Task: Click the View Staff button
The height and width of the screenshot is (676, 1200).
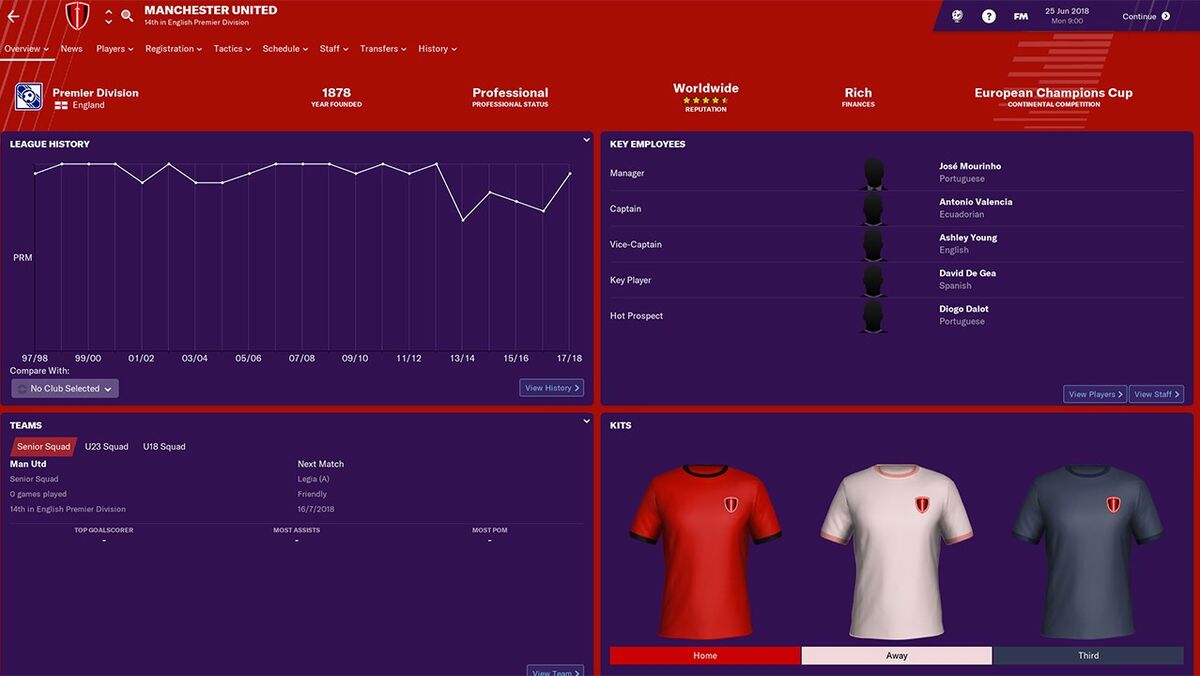Action: coord(1157,394)
